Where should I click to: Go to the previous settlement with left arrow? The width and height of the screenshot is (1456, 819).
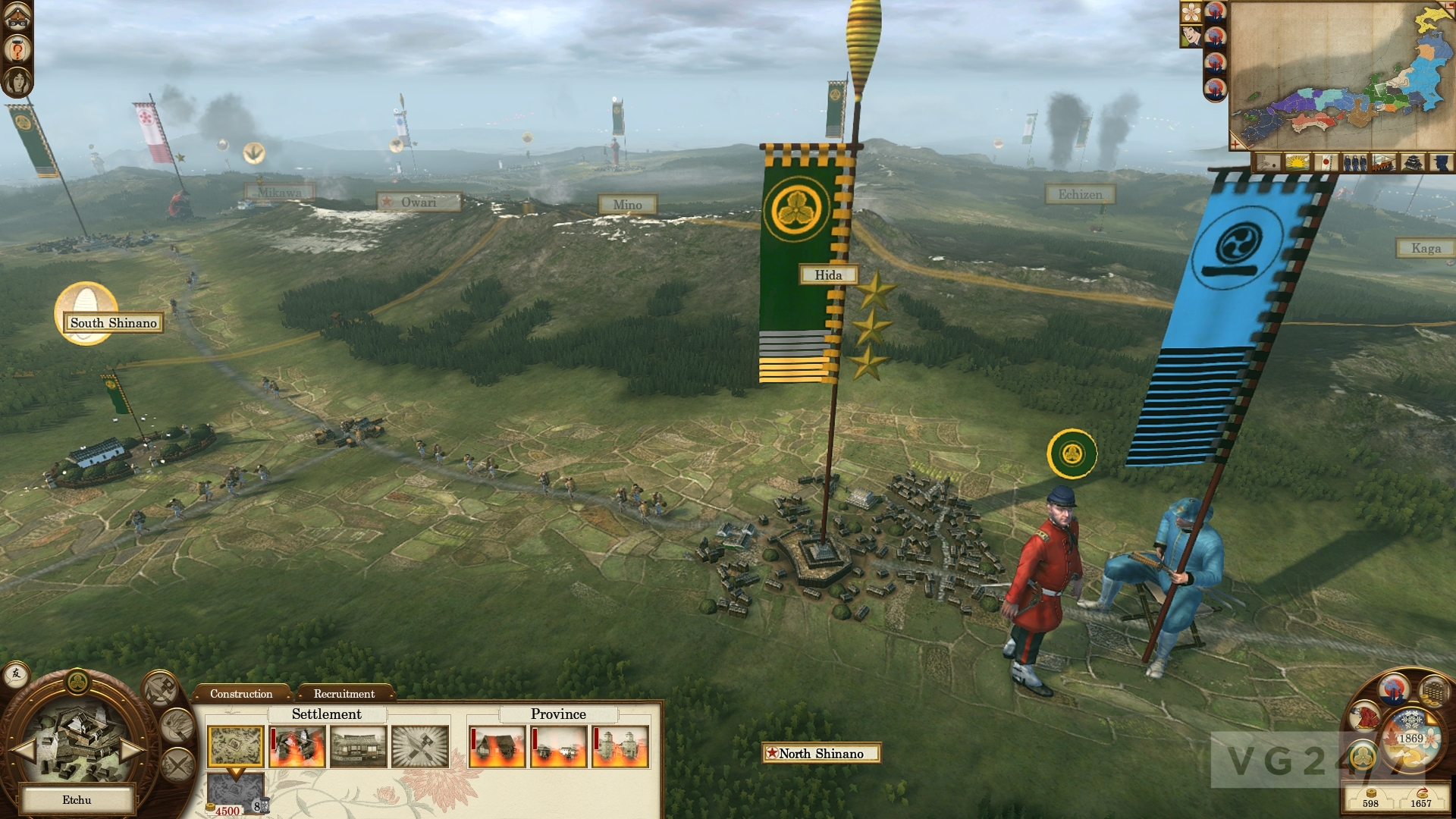point(24,751)
